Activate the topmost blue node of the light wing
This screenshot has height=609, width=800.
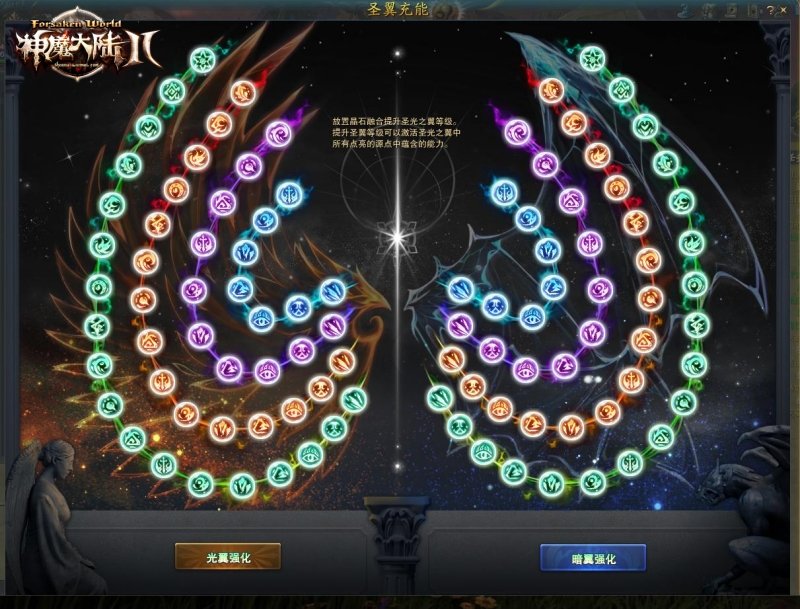click(x=289, y=192)
